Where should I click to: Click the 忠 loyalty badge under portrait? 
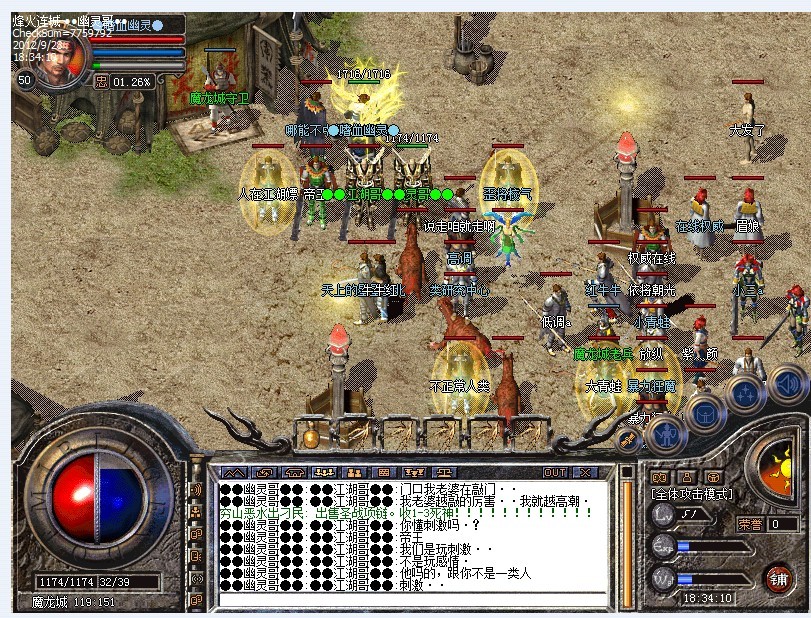[100, 82]
